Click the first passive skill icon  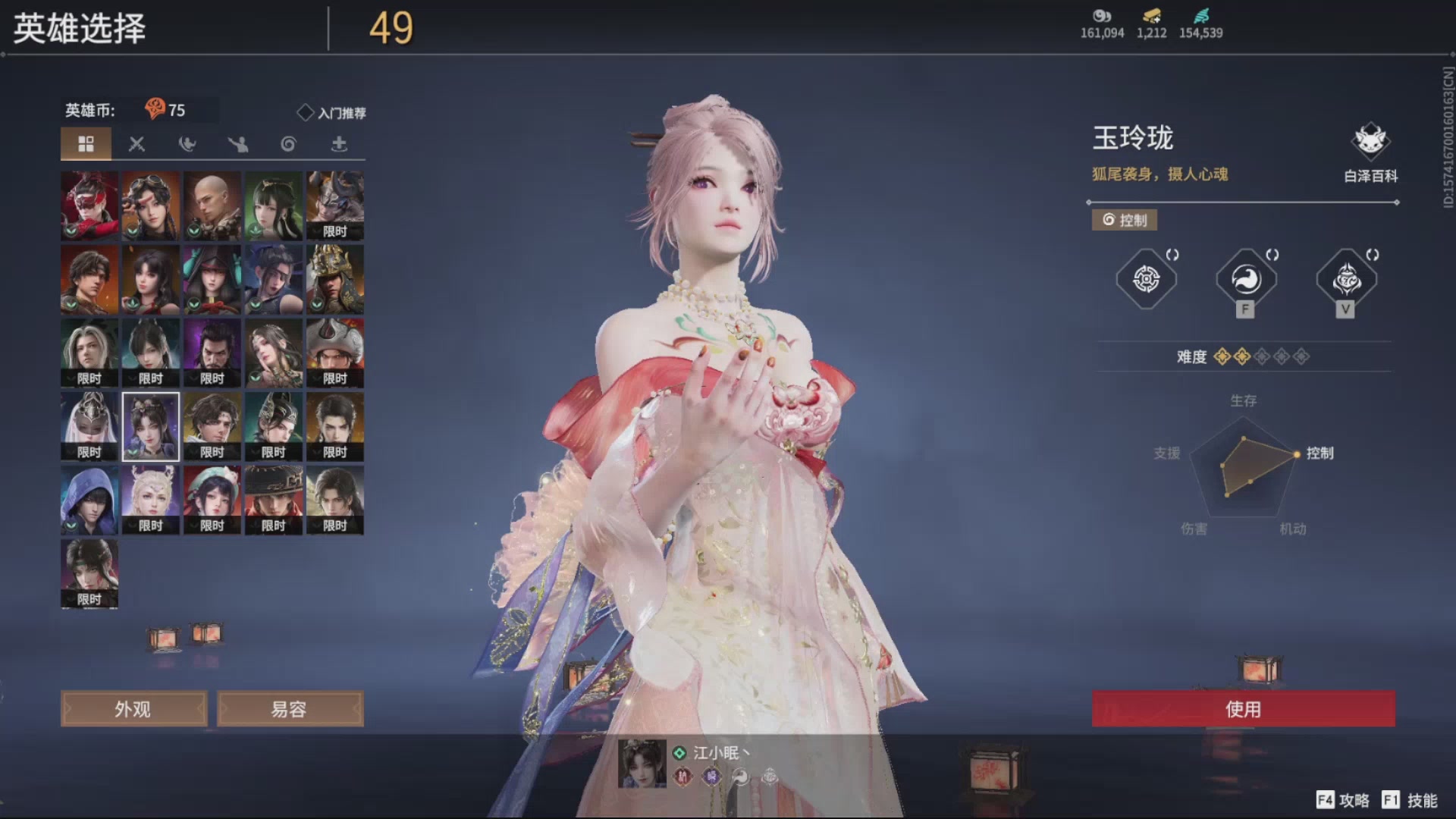(x=1146, y=279)
